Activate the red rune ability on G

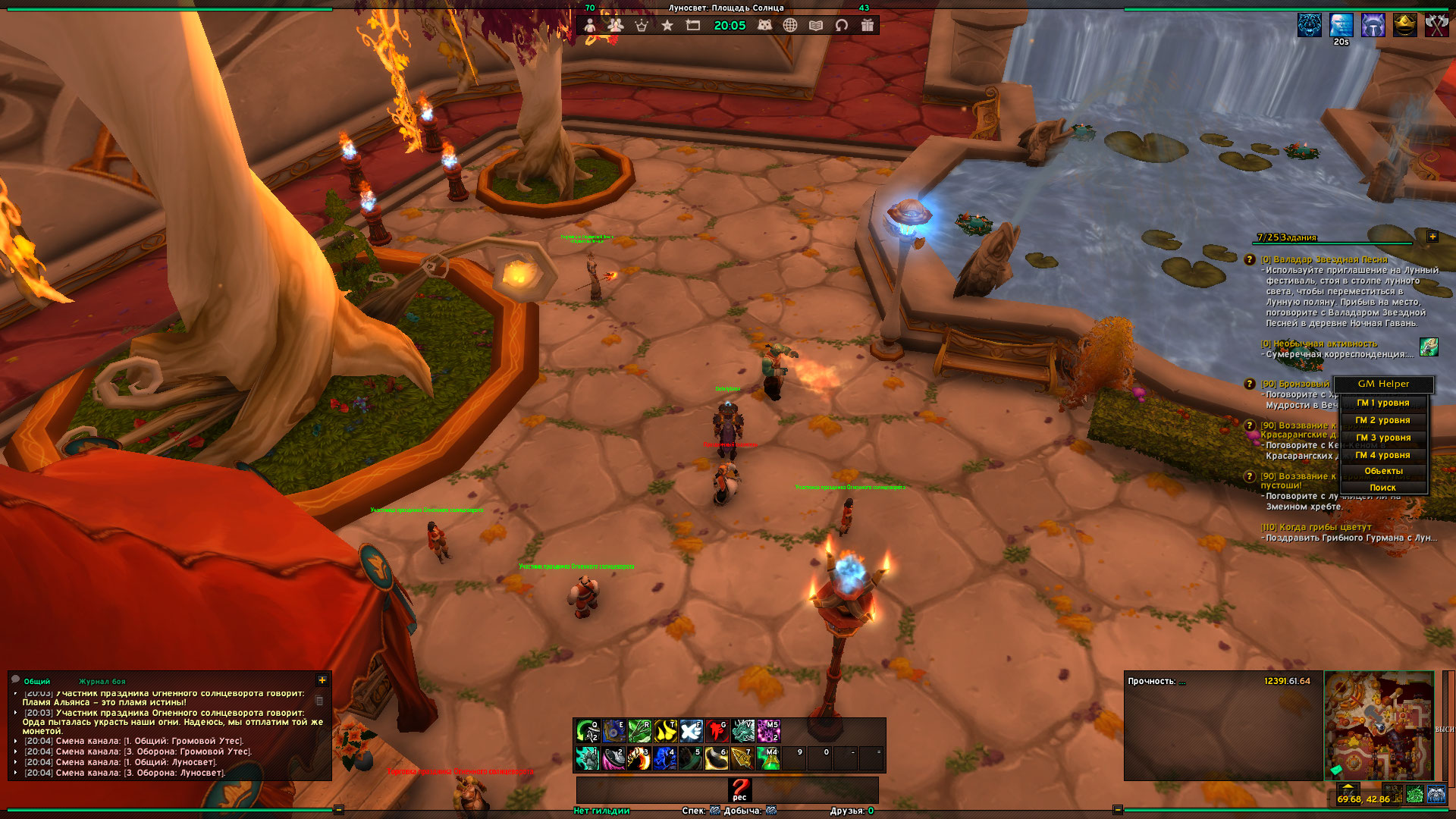point(717,731)
